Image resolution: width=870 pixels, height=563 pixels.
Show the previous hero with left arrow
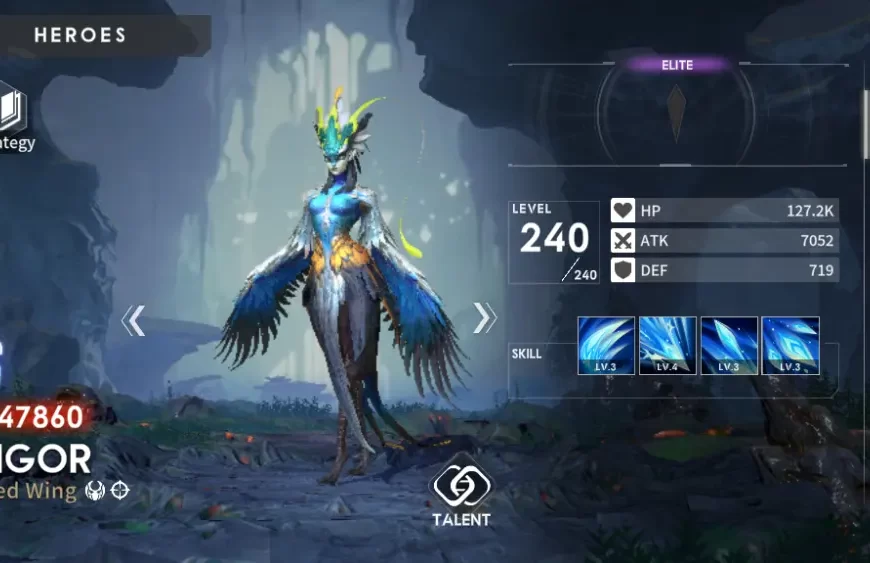(133, 320)
